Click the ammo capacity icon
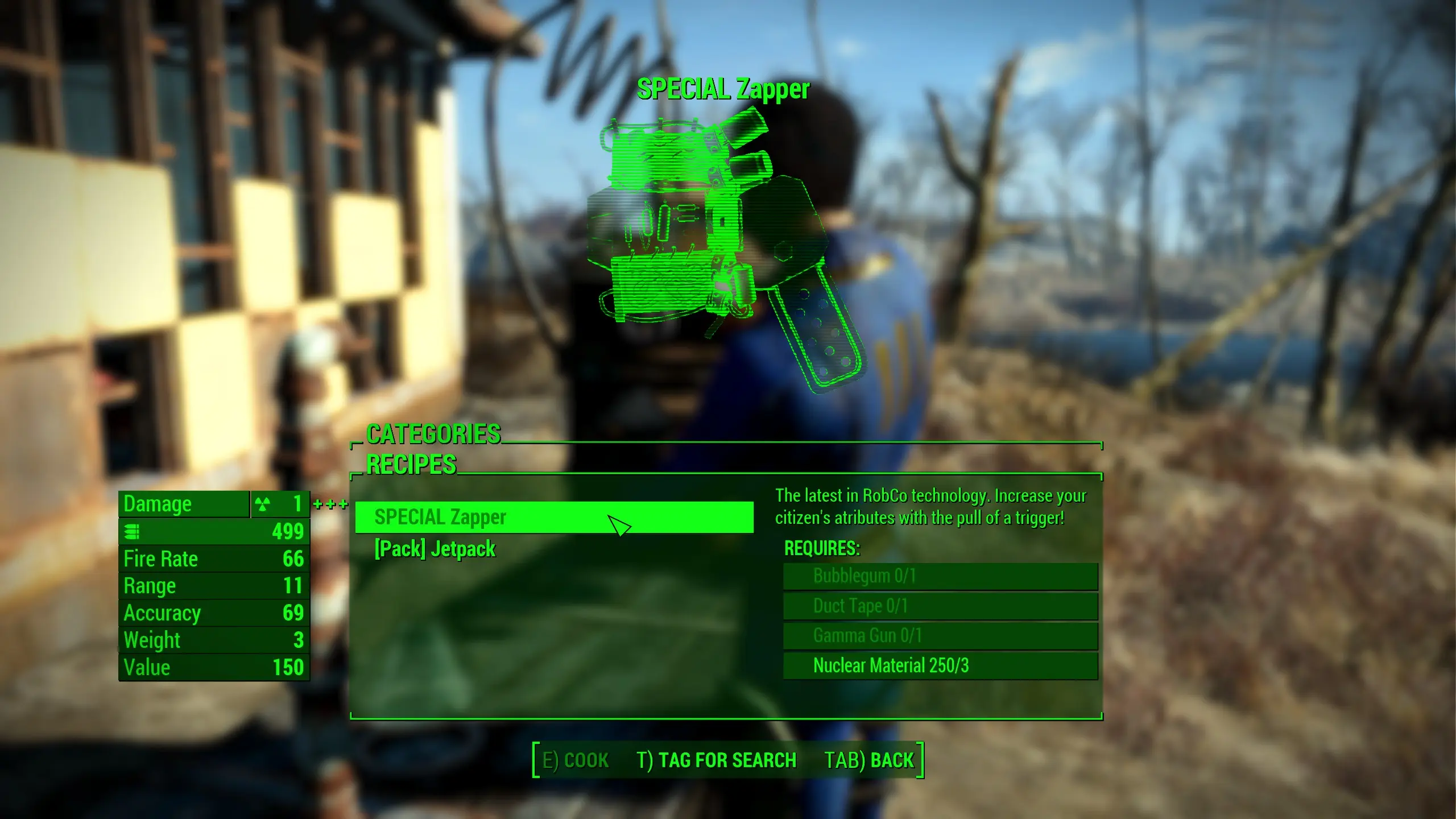Image resolution: width=1456 pixels, height=819 pixels. [x=131, y=531]
